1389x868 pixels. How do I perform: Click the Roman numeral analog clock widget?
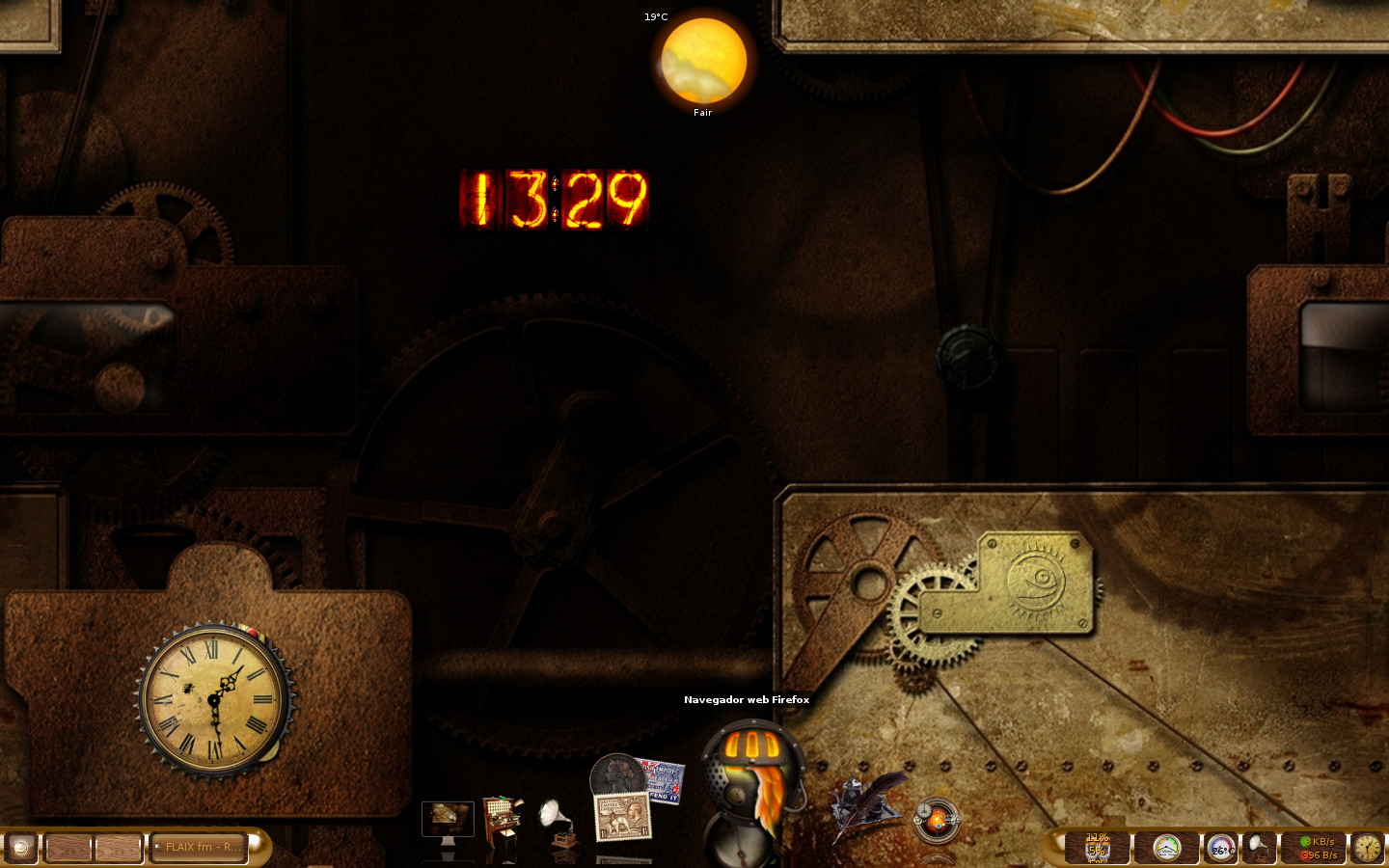[214, 698]
